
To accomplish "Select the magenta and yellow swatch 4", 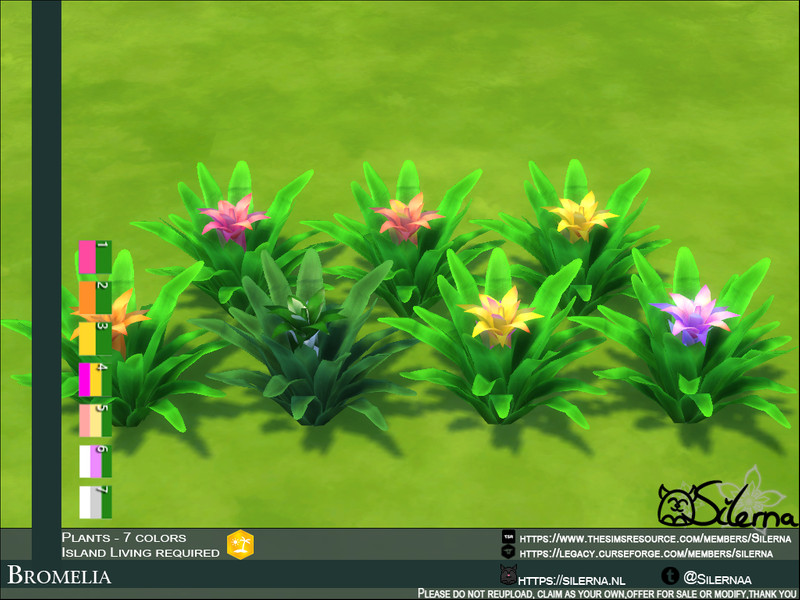I will pos(95,379).
